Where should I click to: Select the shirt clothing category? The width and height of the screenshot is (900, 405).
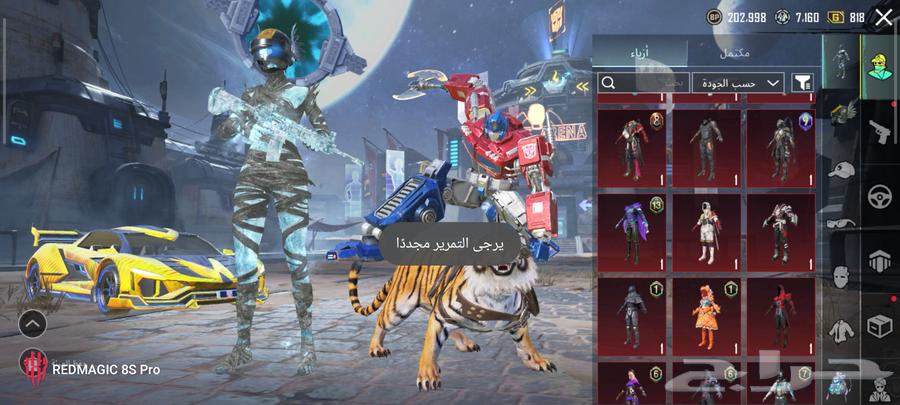coord(842,328)
